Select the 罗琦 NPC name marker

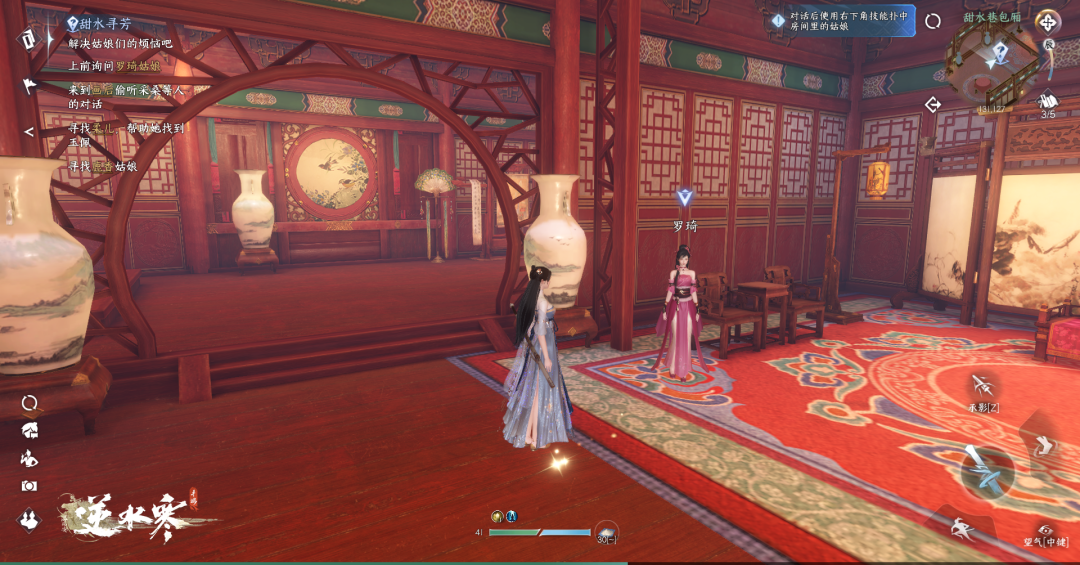(x=685, y=226)
